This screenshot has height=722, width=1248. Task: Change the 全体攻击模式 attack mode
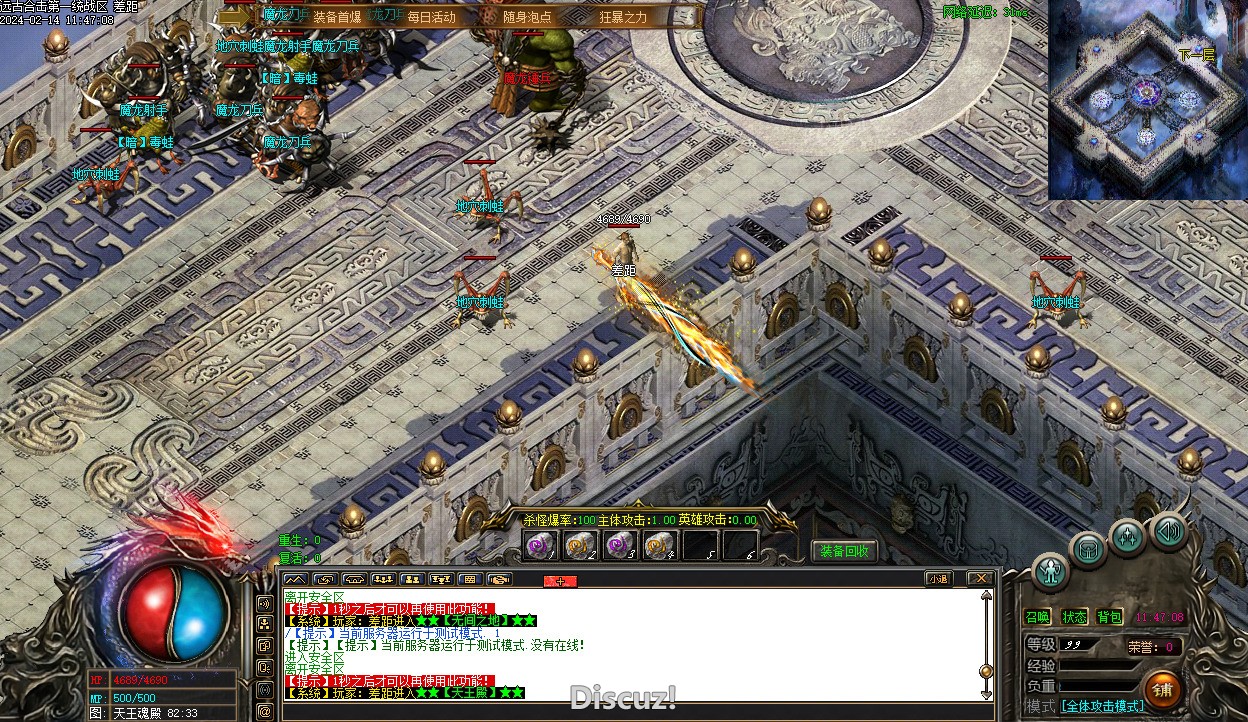[1102, 706]
